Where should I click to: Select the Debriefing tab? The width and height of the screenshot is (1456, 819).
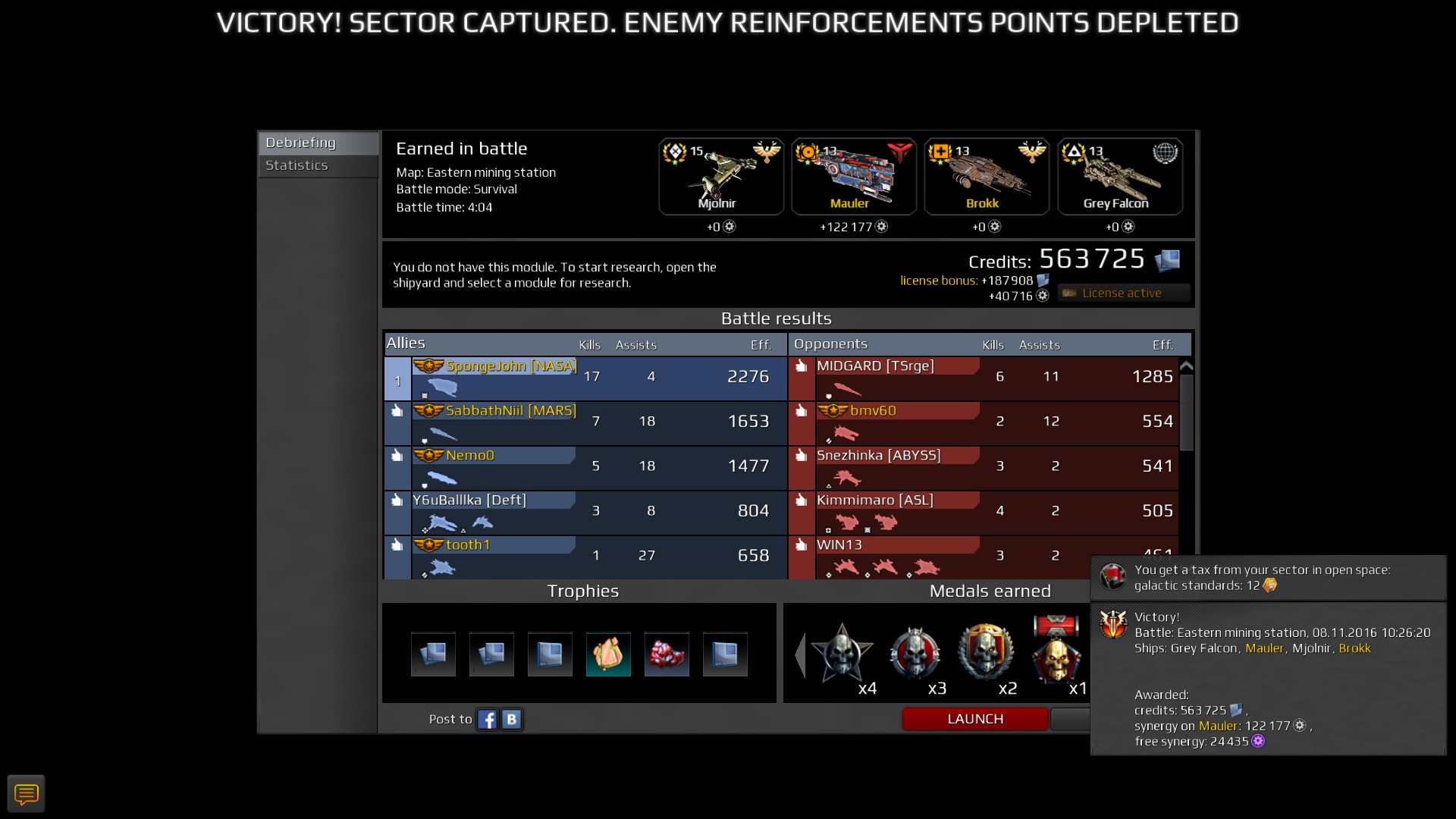[300, 142]
